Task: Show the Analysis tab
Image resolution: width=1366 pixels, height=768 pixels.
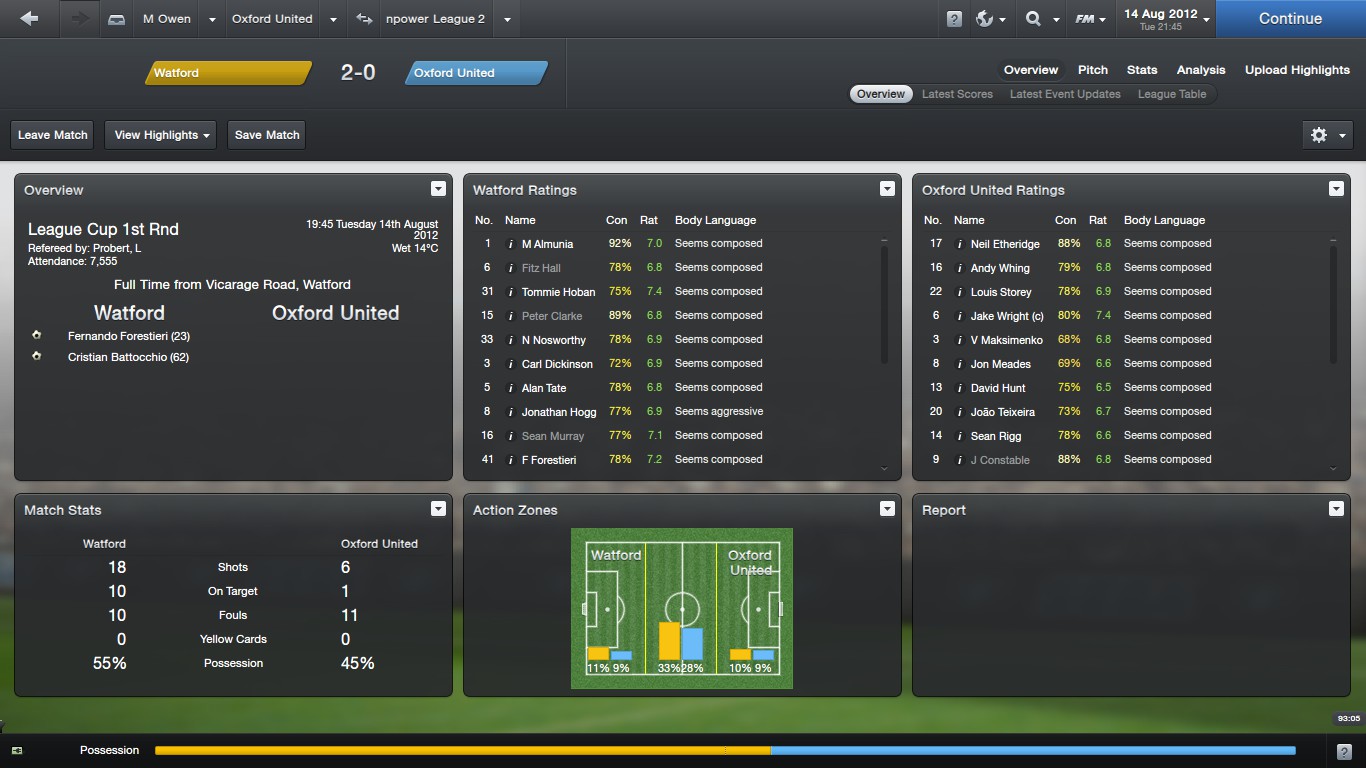Action: pyautogui.click(x=1201, y=70)
